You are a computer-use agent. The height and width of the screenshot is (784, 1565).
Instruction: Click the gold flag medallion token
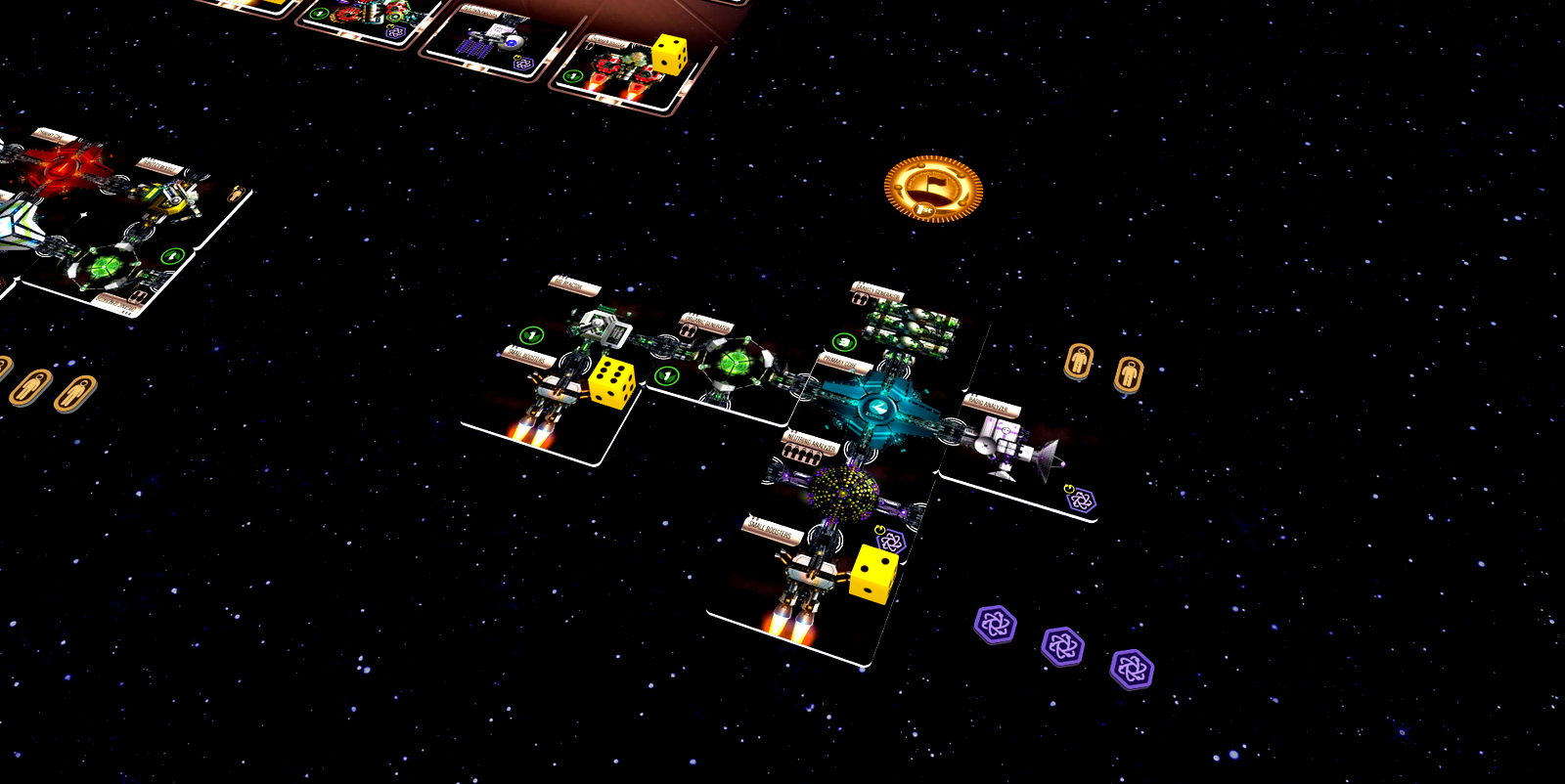931,188
